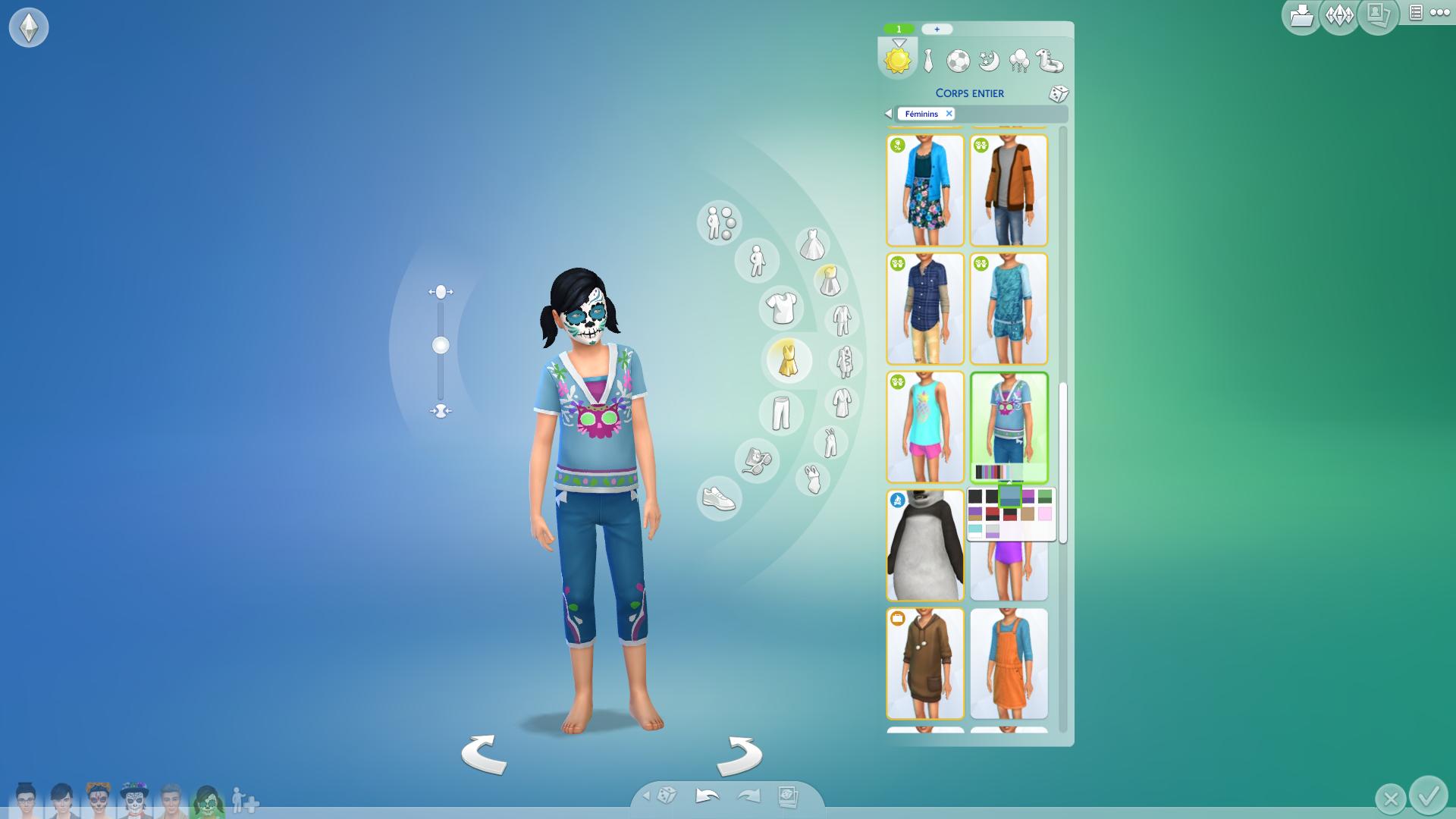The image size is (1456, 819).
Task: Remove the Féminins filter tag
Action: (x=949, y=114)
